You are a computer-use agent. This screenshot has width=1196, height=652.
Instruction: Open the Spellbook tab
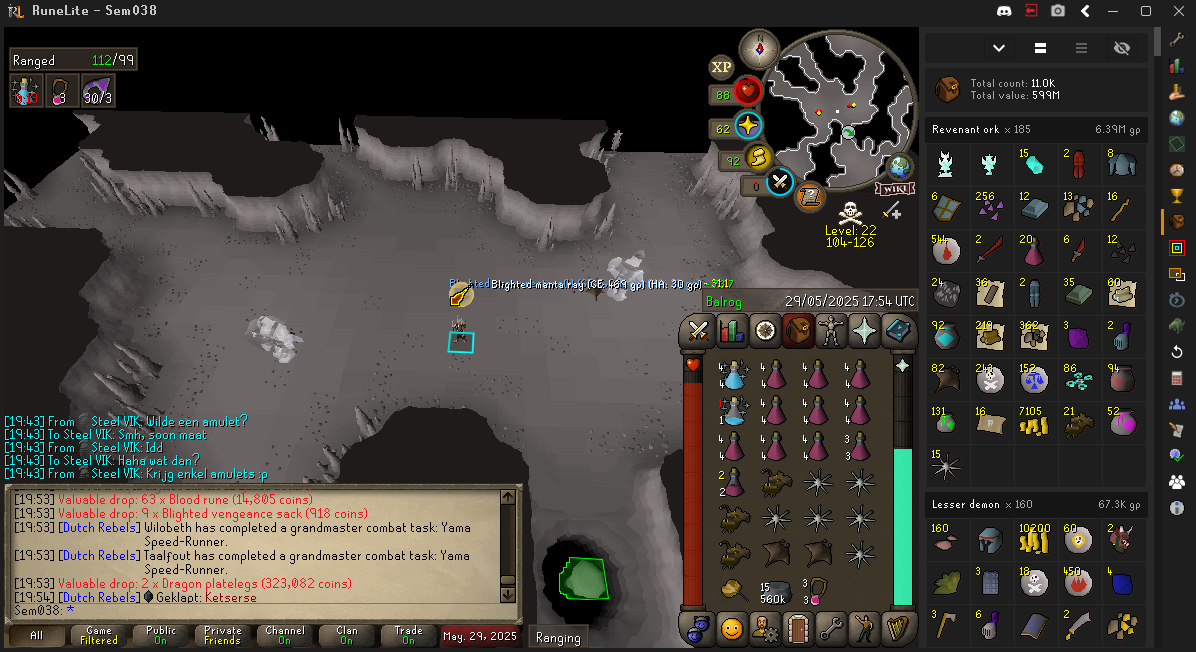(x=897, y=330)
